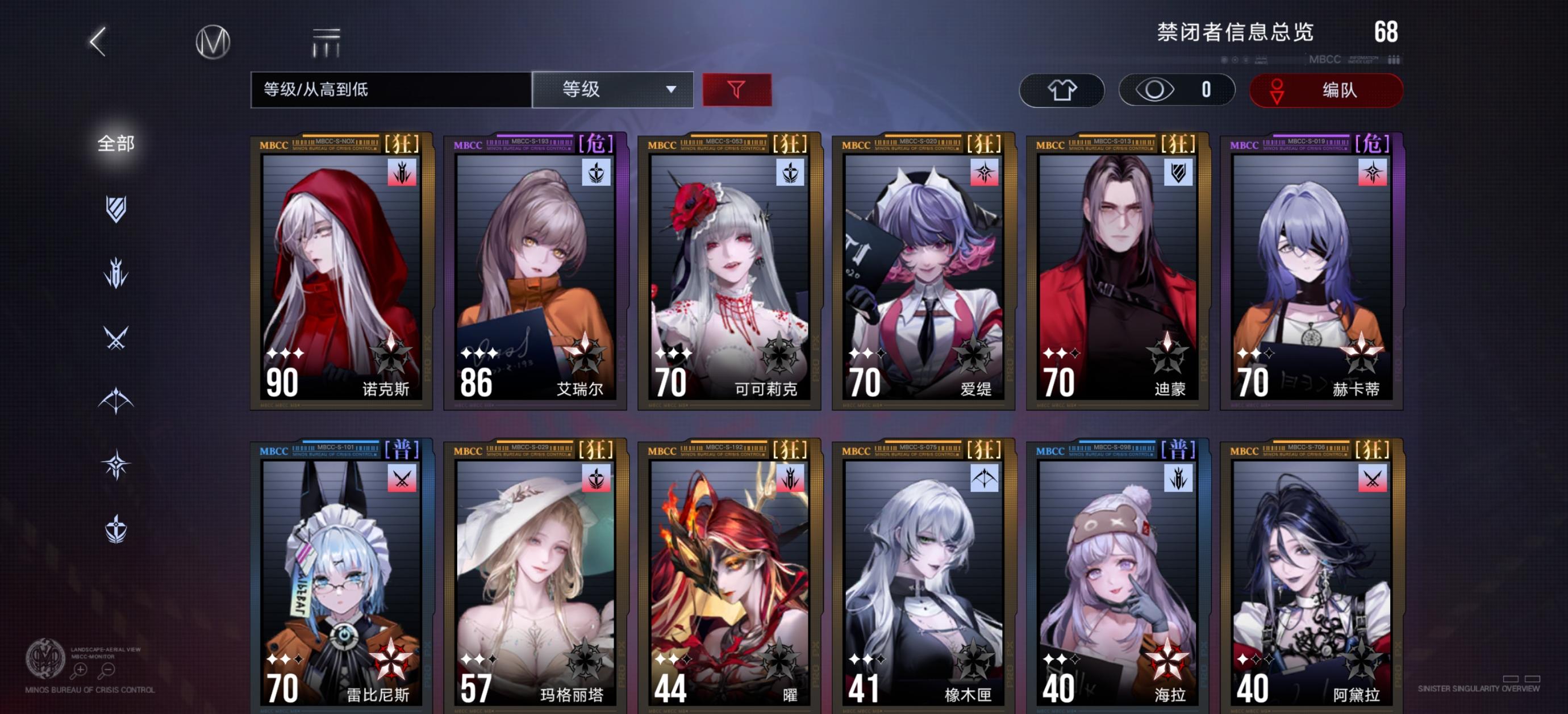This screenshot has width=1568, height=714.
Task: Click the back arrow at top left
Action: 97,43
